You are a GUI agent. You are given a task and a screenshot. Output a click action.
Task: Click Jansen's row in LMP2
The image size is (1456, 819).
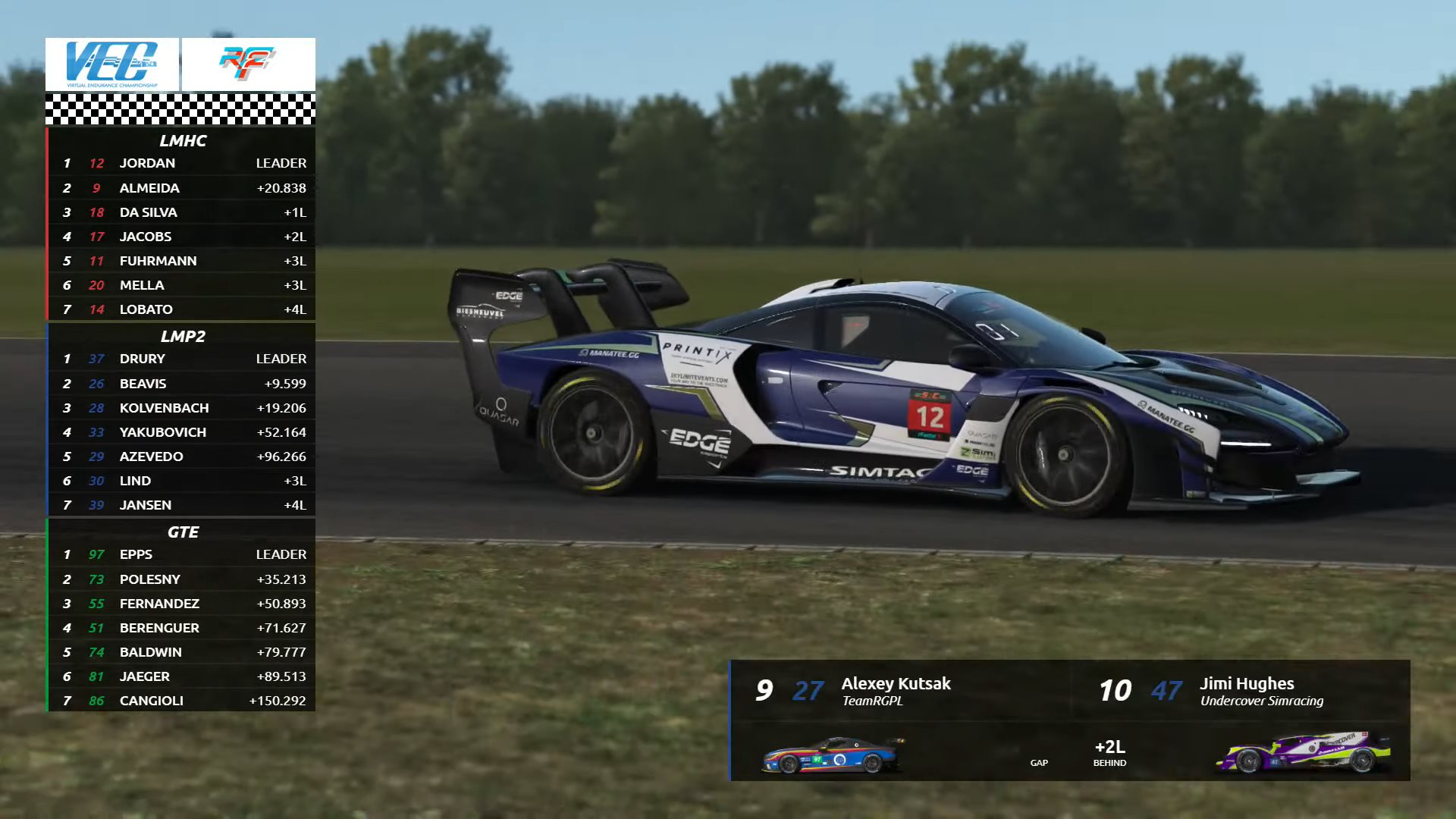coord(181,505)
